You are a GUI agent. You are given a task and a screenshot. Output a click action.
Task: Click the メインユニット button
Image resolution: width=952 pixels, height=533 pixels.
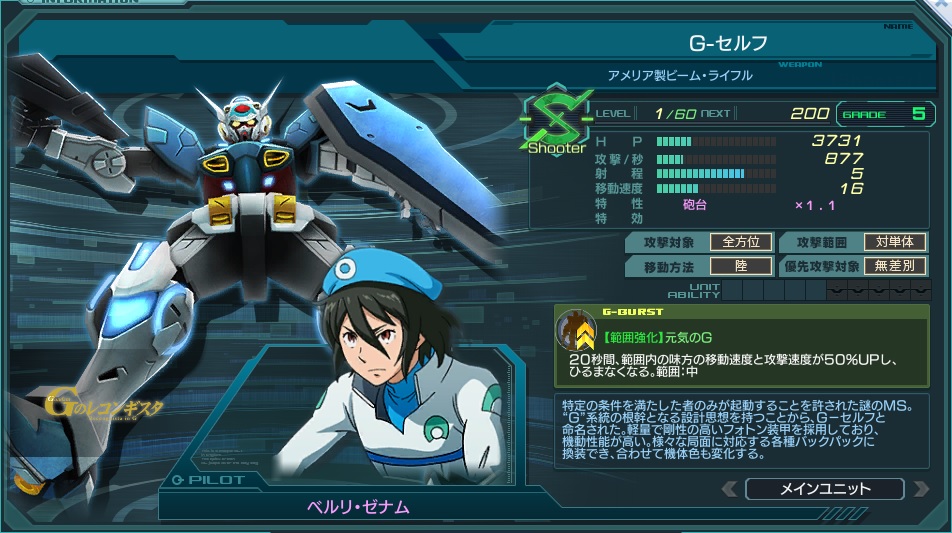[x=824, y=489]
